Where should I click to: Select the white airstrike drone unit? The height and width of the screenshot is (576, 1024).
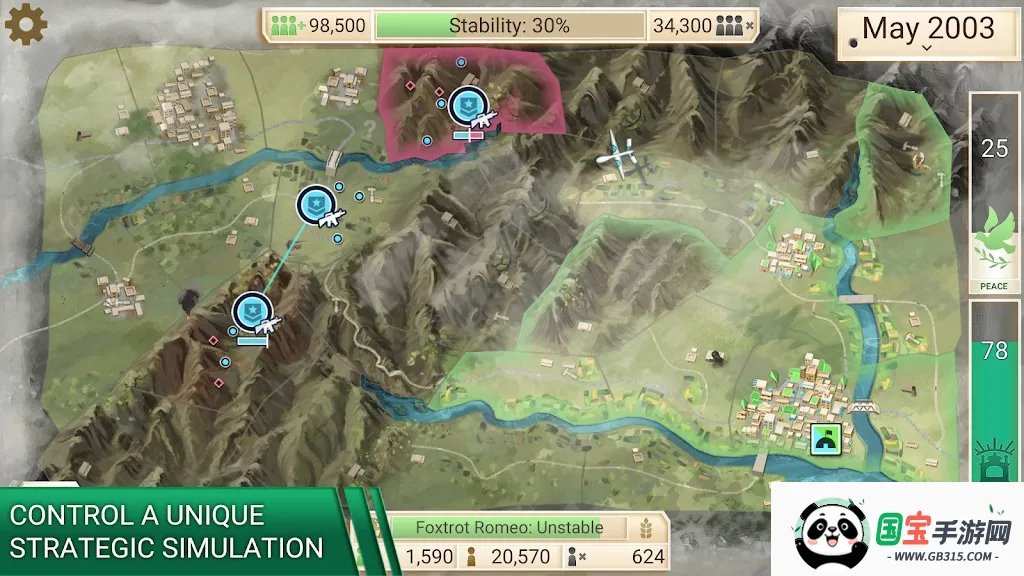[x=618, y=155]
